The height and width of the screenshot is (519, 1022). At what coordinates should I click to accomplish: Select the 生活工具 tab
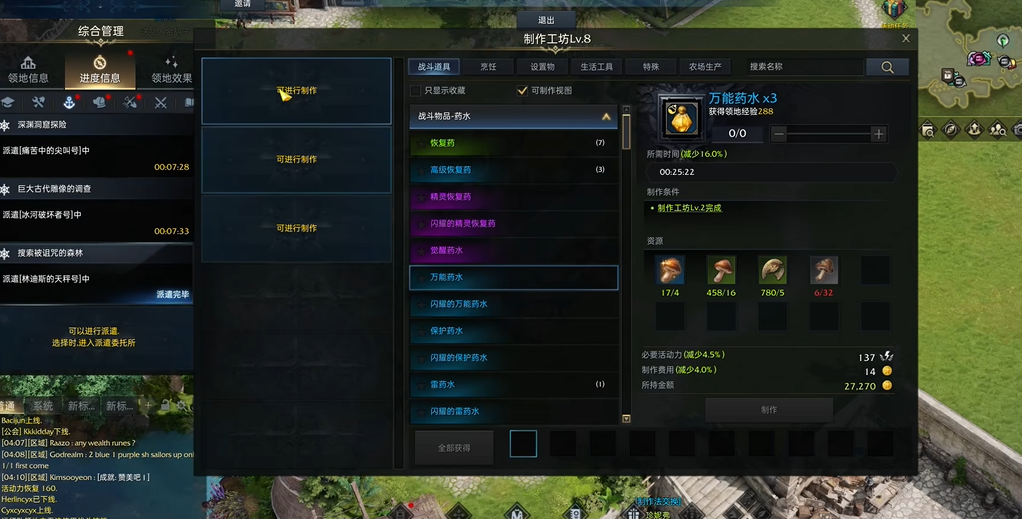coord(597,67)
